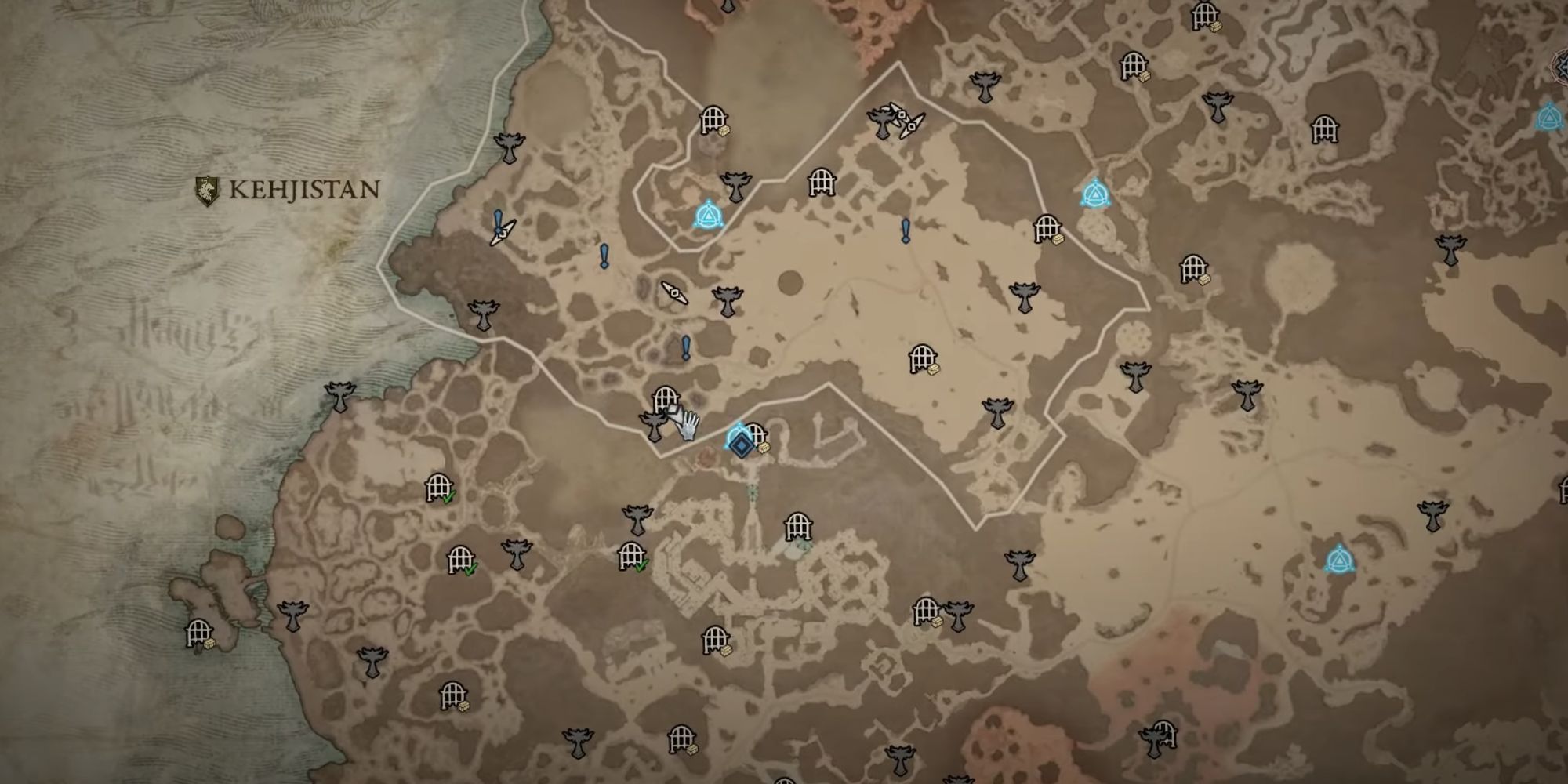This screenshot has height=784, width=1568.
Task: Click the blue player position diamond marker
Action: [741, 444]
